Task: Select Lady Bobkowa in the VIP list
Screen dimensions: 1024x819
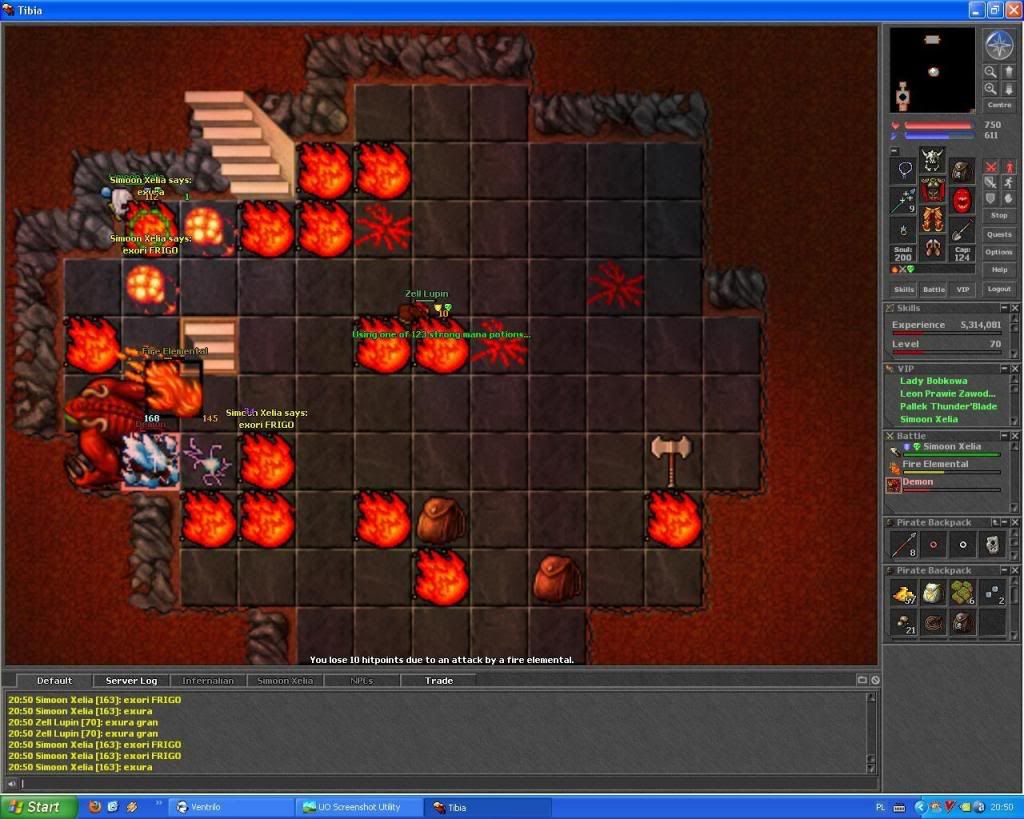Action: (933, 381)
